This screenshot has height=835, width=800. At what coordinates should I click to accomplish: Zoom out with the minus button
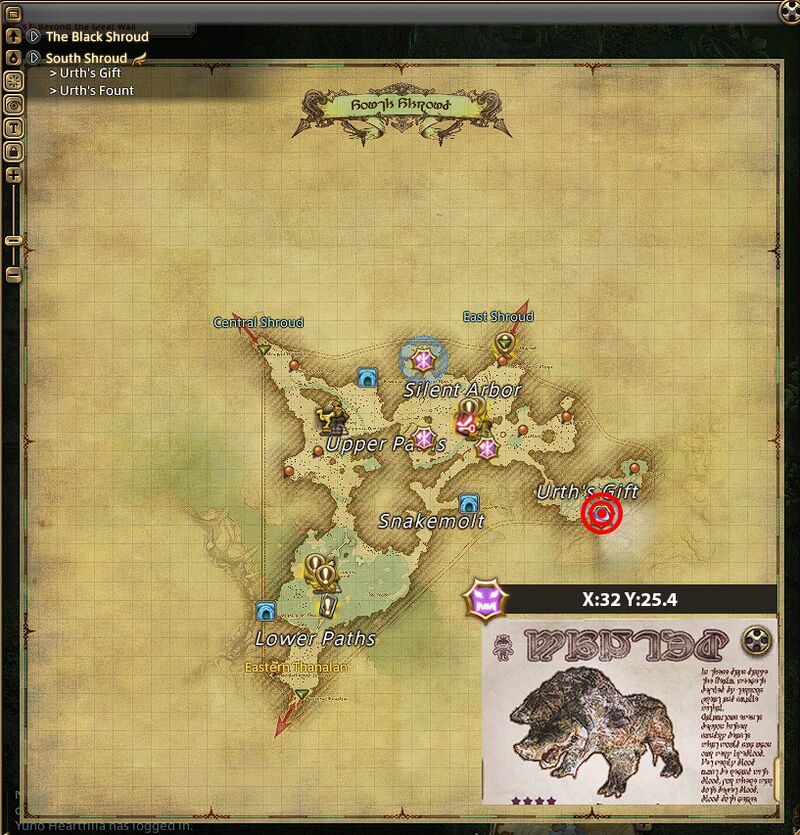tap(14, 273)
